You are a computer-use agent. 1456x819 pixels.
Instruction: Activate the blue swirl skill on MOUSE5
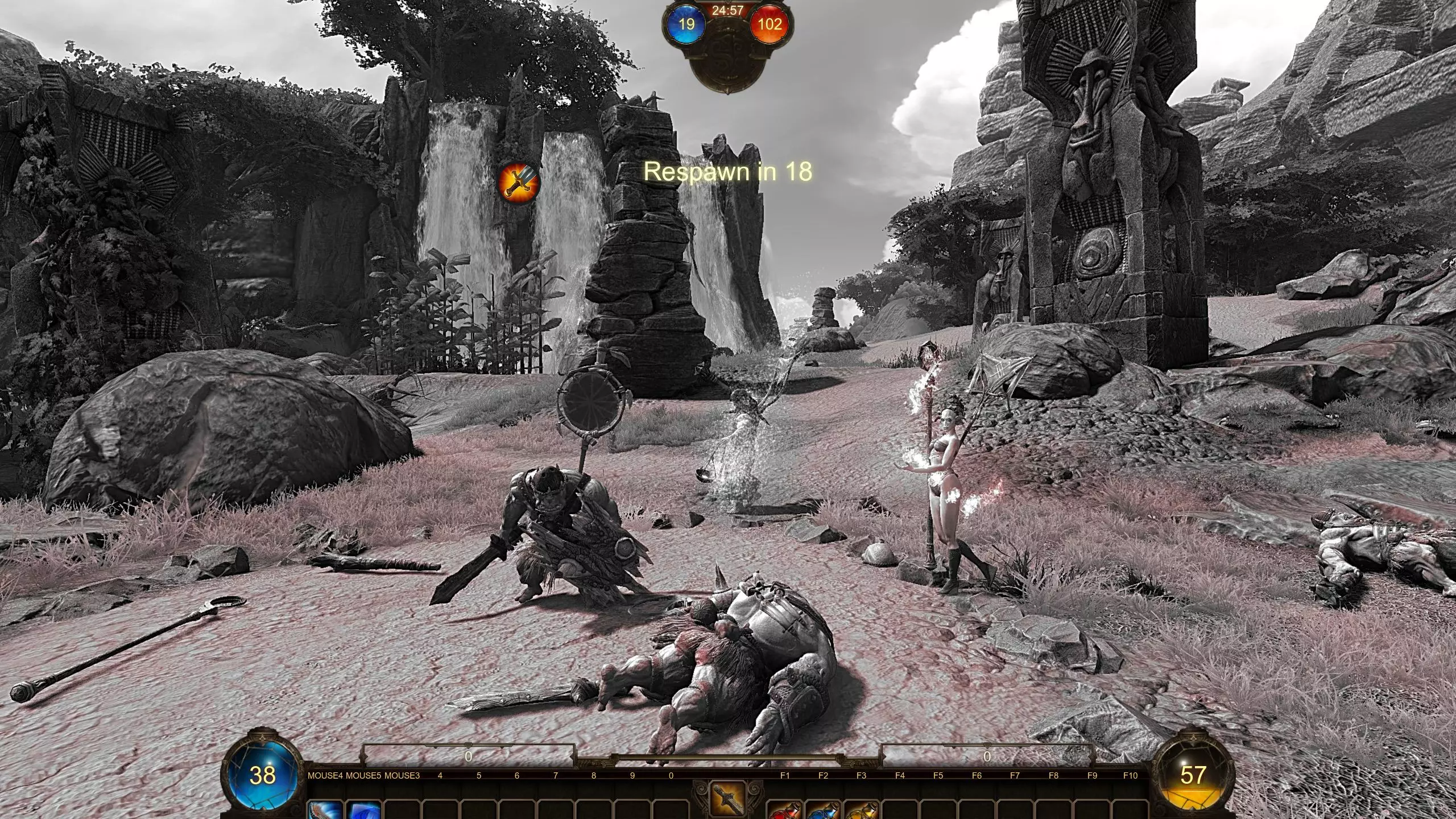[x=365, y=810]
